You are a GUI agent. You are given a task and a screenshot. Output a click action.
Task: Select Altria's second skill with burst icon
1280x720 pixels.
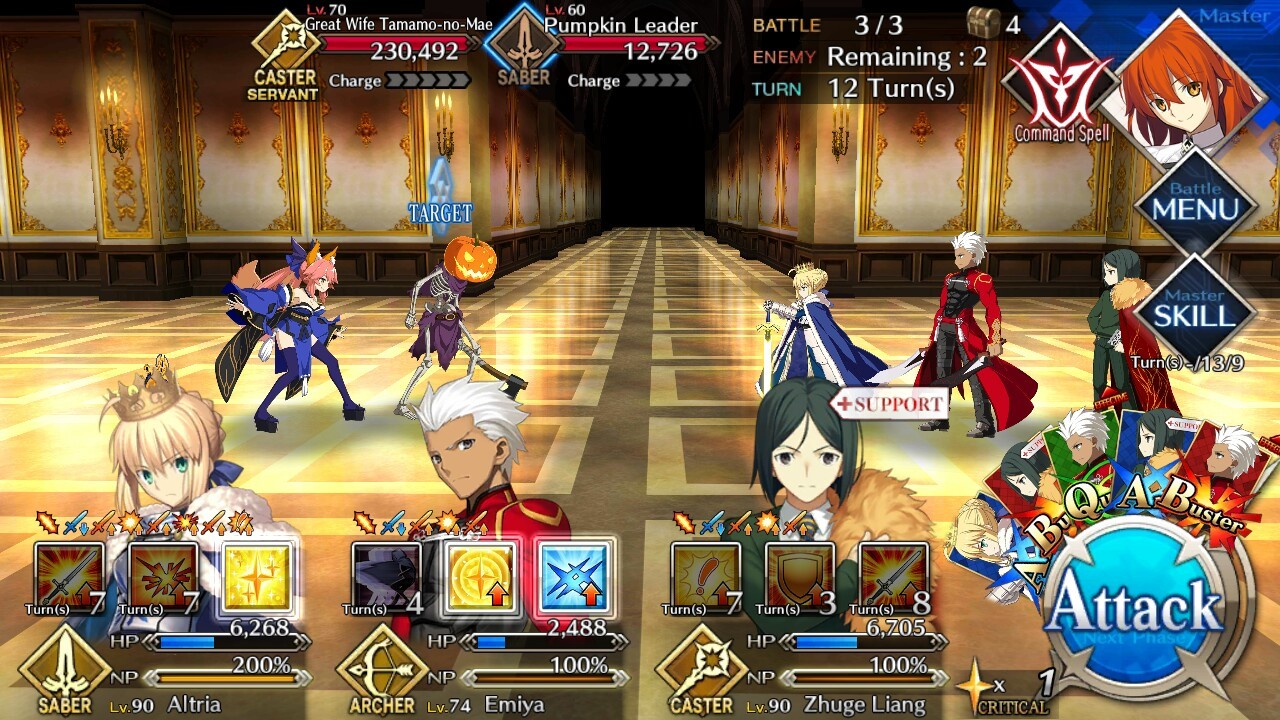point(164,577)
